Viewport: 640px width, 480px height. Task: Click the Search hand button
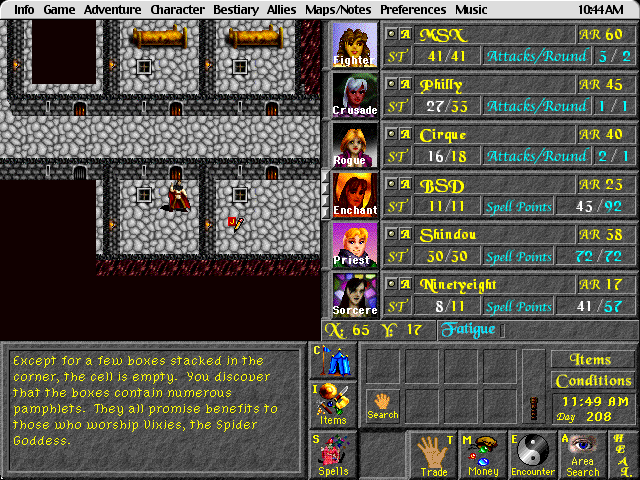(x=382, y=404)
